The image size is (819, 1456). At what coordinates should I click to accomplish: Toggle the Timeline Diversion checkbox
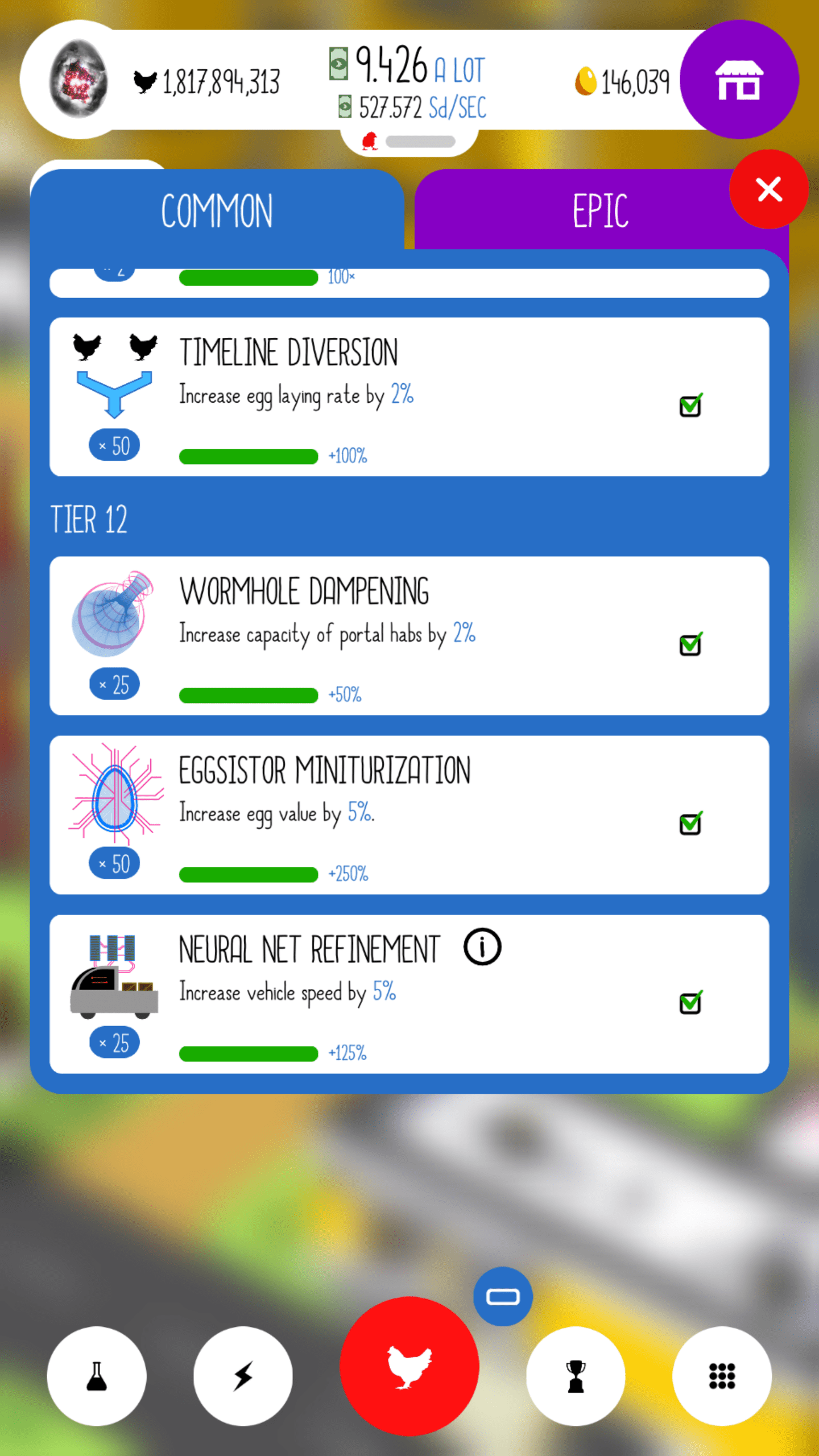click(x=690, y=405)
